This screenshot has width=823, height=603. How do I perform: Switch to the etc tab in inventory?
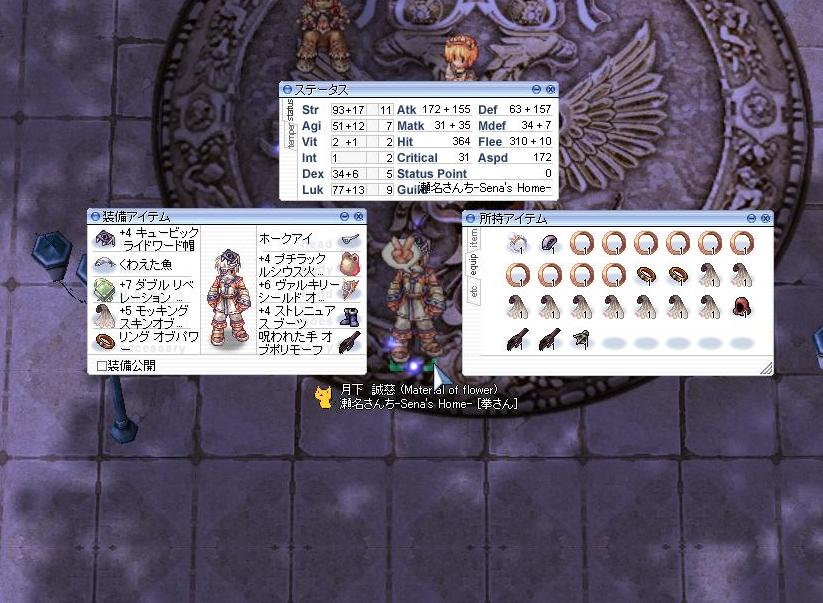pos(474,292)
